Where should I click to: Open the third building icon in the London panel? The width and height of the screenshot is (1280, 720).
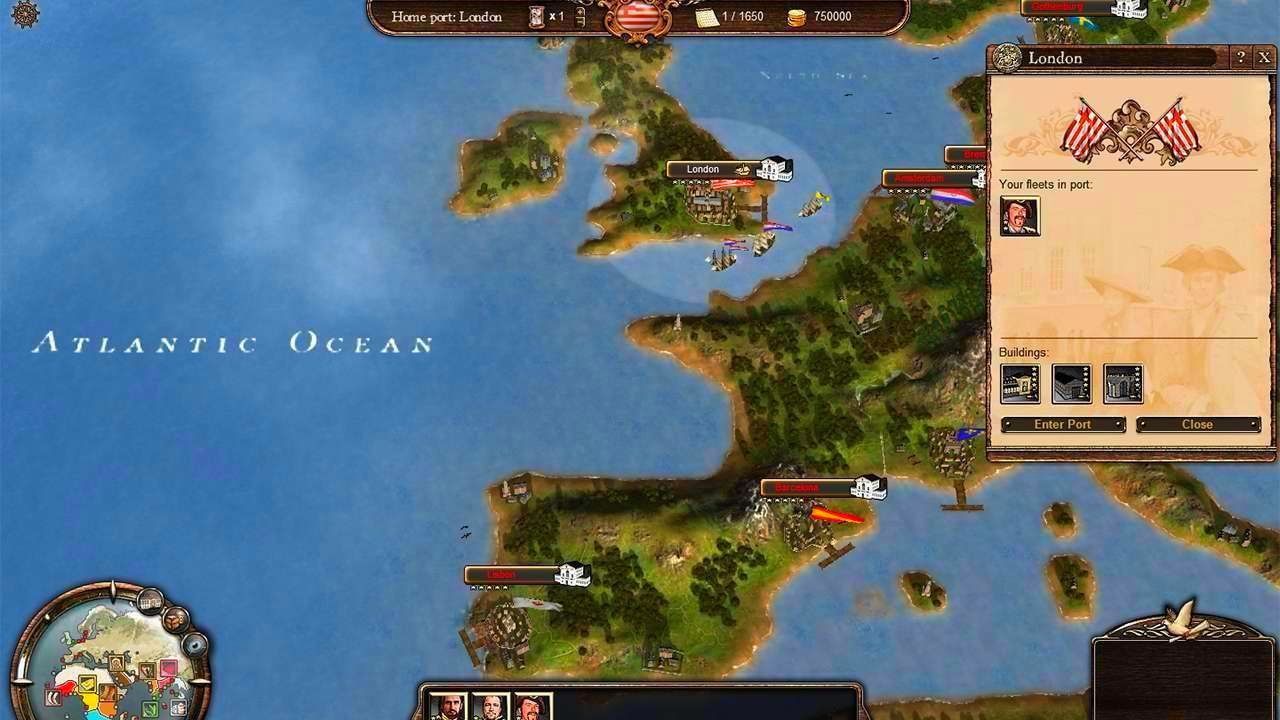1122,385
